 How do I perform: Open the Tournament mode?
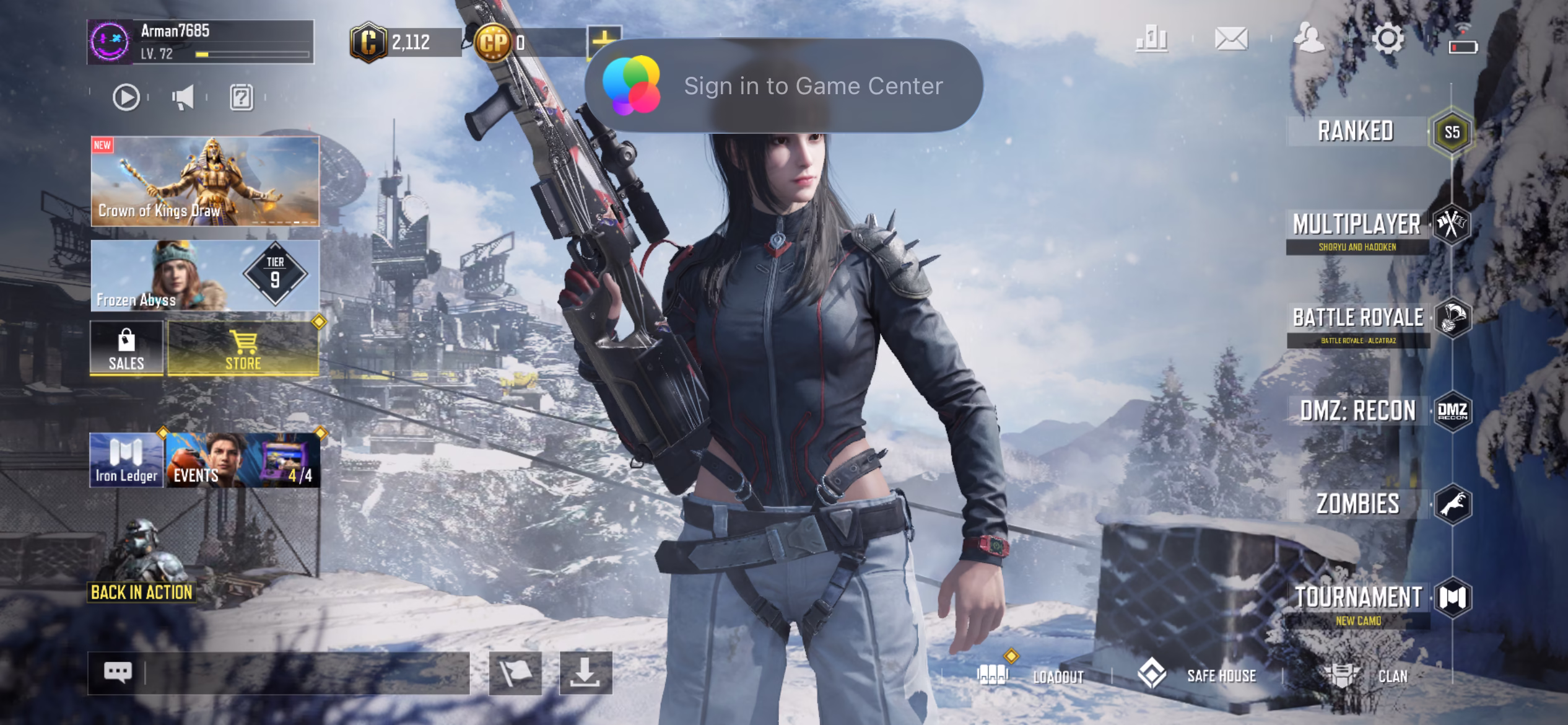(x=1357, y=597)
